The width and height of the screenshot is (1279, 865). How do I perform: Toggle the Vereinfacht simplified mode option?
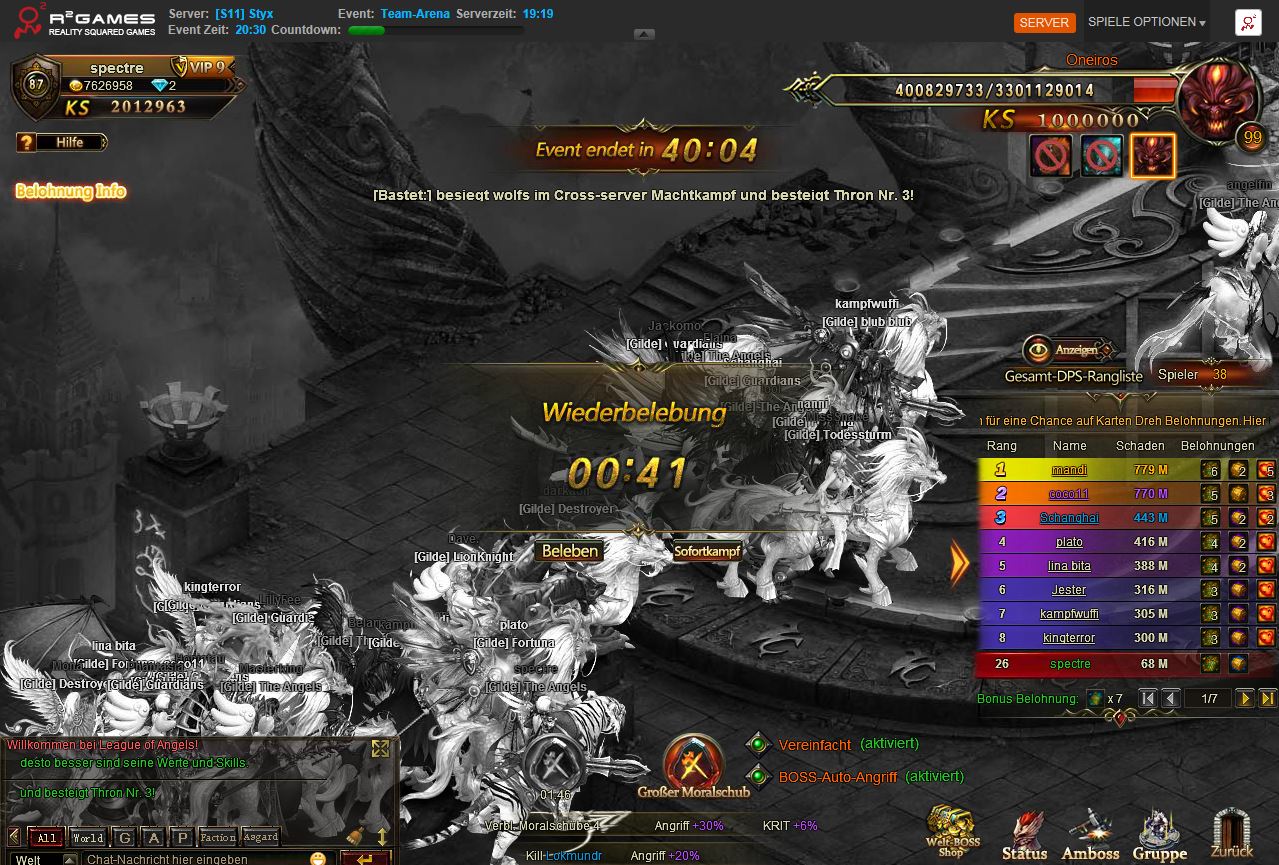(758, 744)
